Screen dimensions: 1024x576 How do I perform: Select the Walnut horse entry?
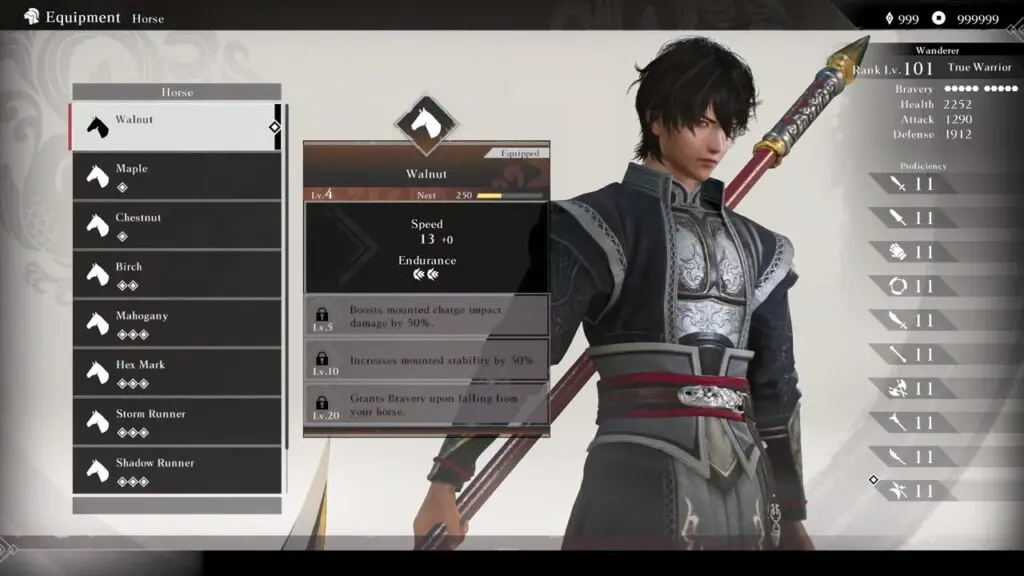[x=175, y=127]
